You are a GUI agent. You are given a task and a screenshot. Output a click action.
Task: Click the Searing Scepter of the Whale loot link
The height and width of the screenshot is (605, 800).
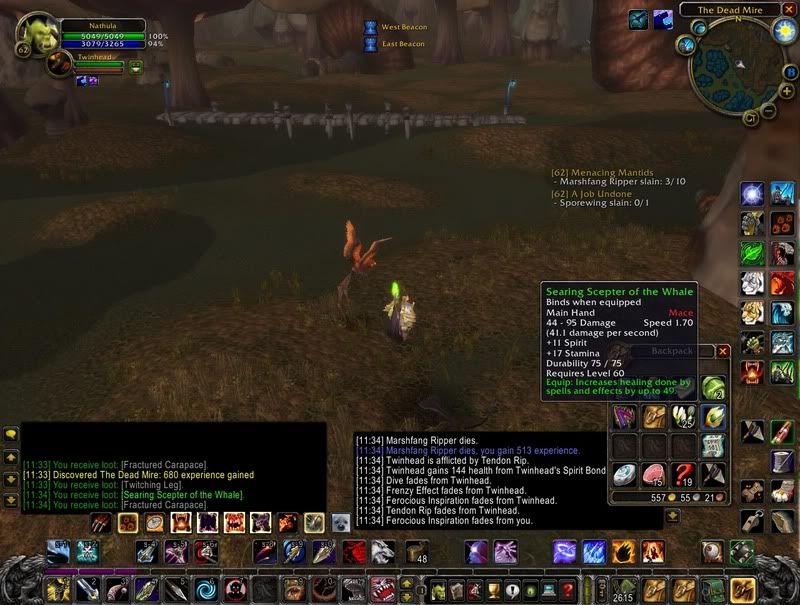(x=166, y=494)
